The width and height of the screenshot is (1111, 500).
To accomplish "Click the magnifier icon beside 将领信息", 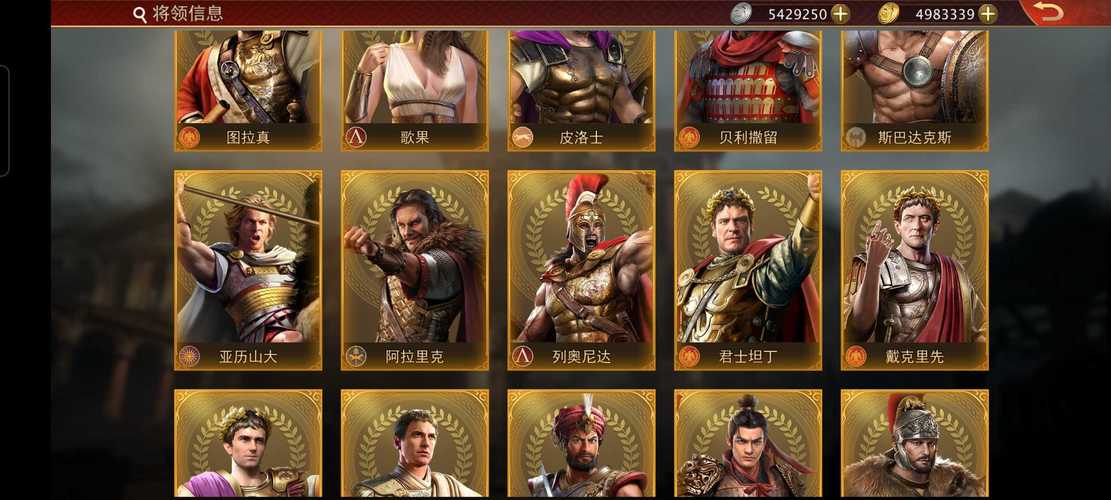I will pos(140,14).
